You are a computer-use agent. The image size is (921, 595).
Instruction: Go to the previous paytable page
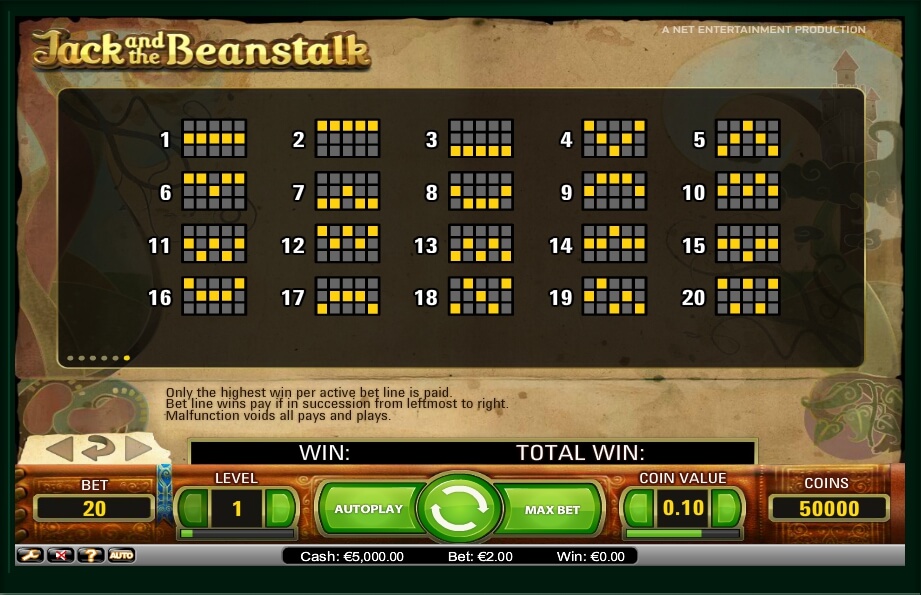(60, 448)
